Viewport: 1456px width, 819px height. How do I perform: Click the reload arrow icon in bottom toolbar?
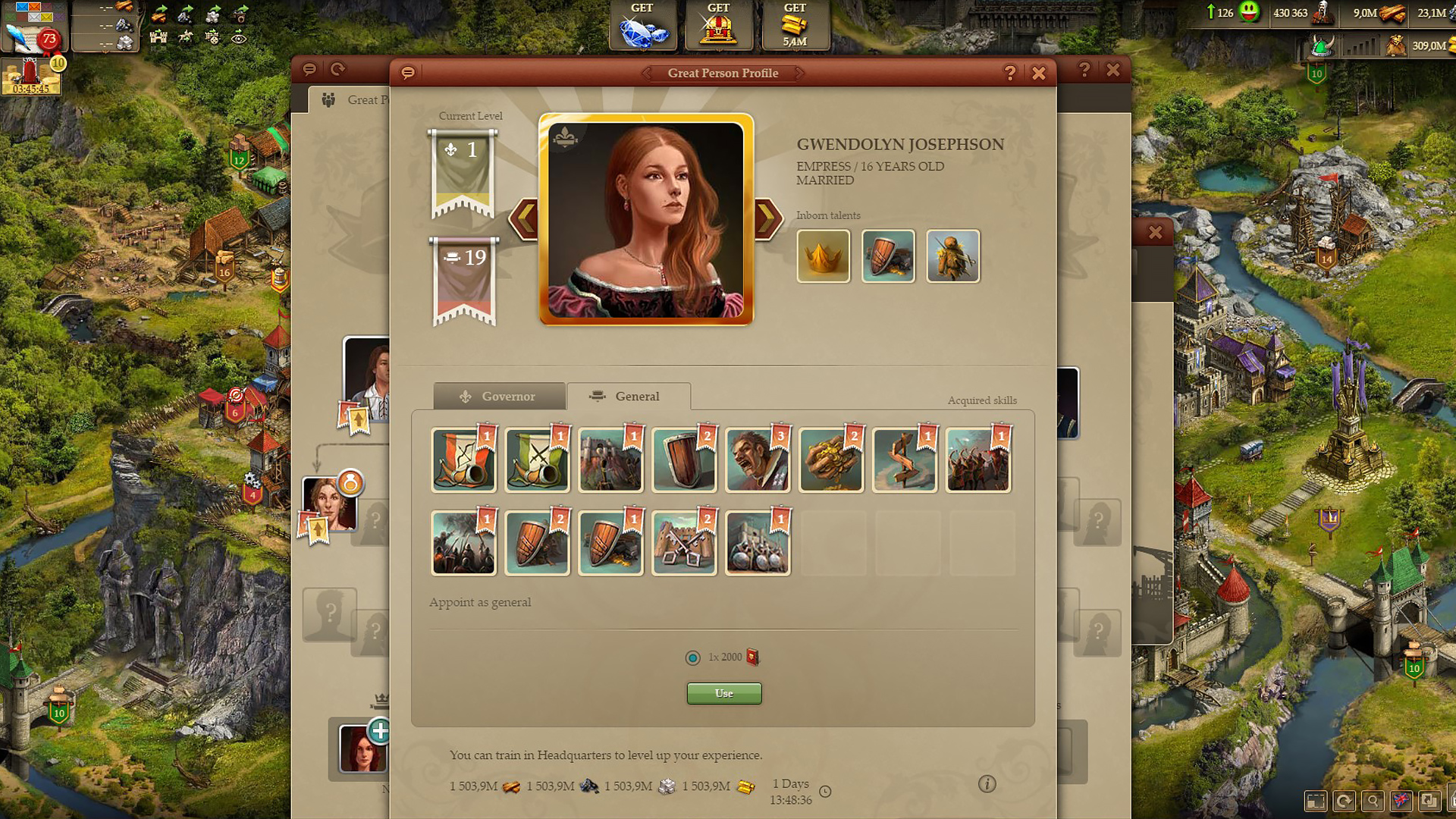(1345, 800)
